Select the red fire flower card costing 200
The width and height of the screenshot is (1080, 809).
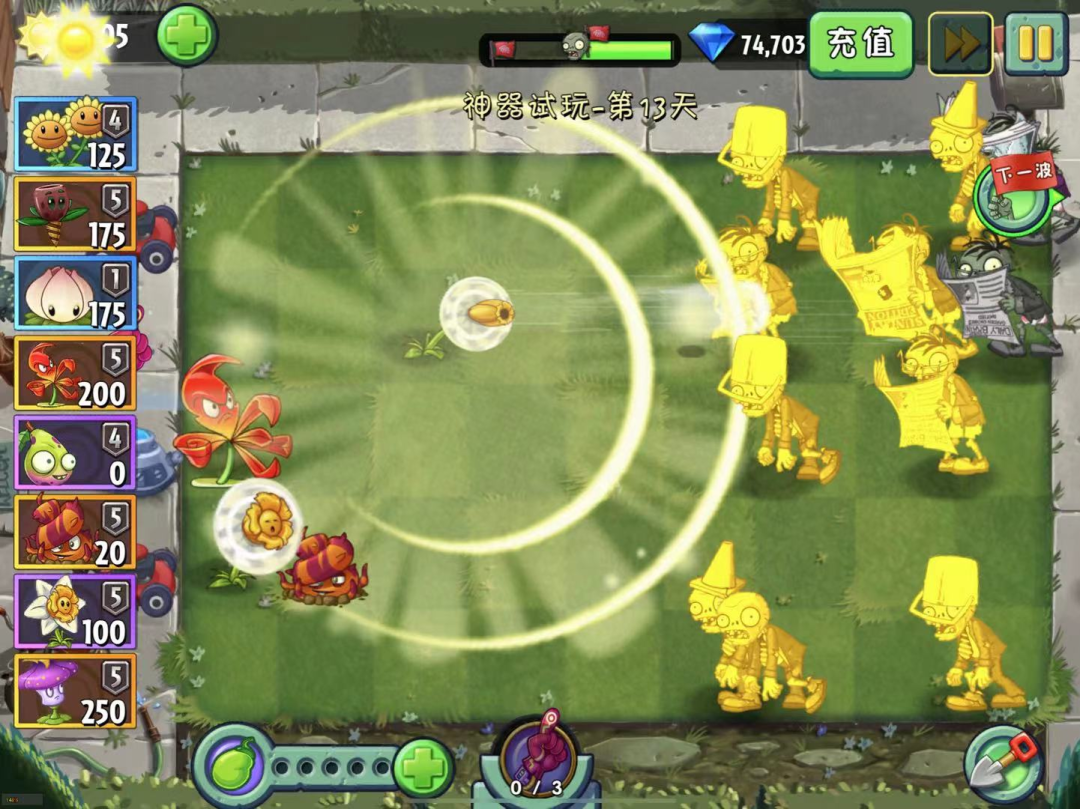[x=76, y=373]
